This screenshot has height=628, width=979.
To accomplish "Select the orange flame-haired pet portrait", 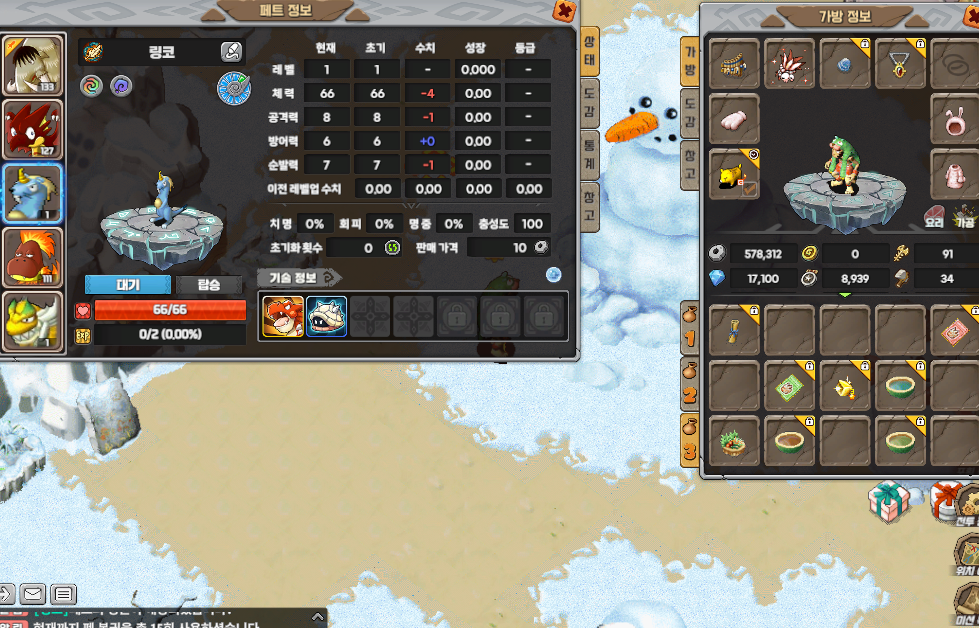I will pyautogui.click(x=32, y=257).
